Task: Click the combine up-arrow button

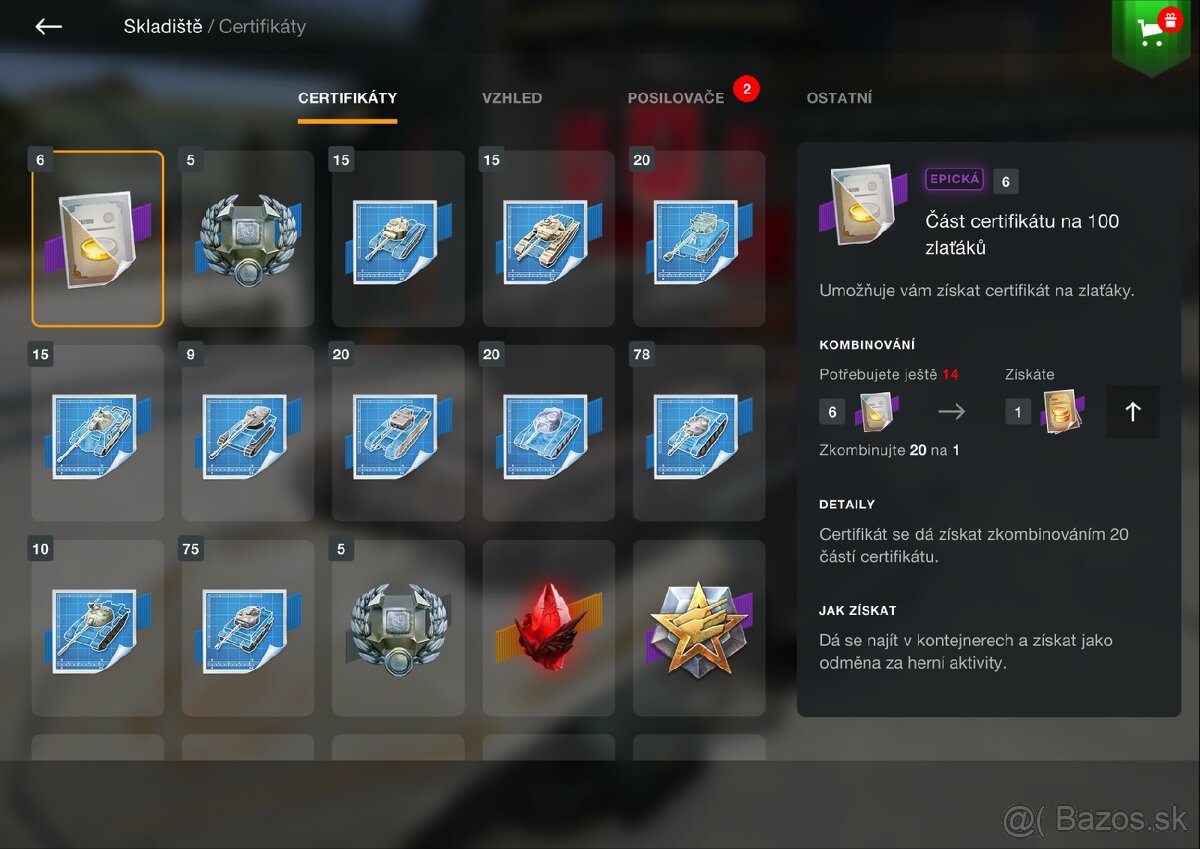Action: [x=1132, y=412]
